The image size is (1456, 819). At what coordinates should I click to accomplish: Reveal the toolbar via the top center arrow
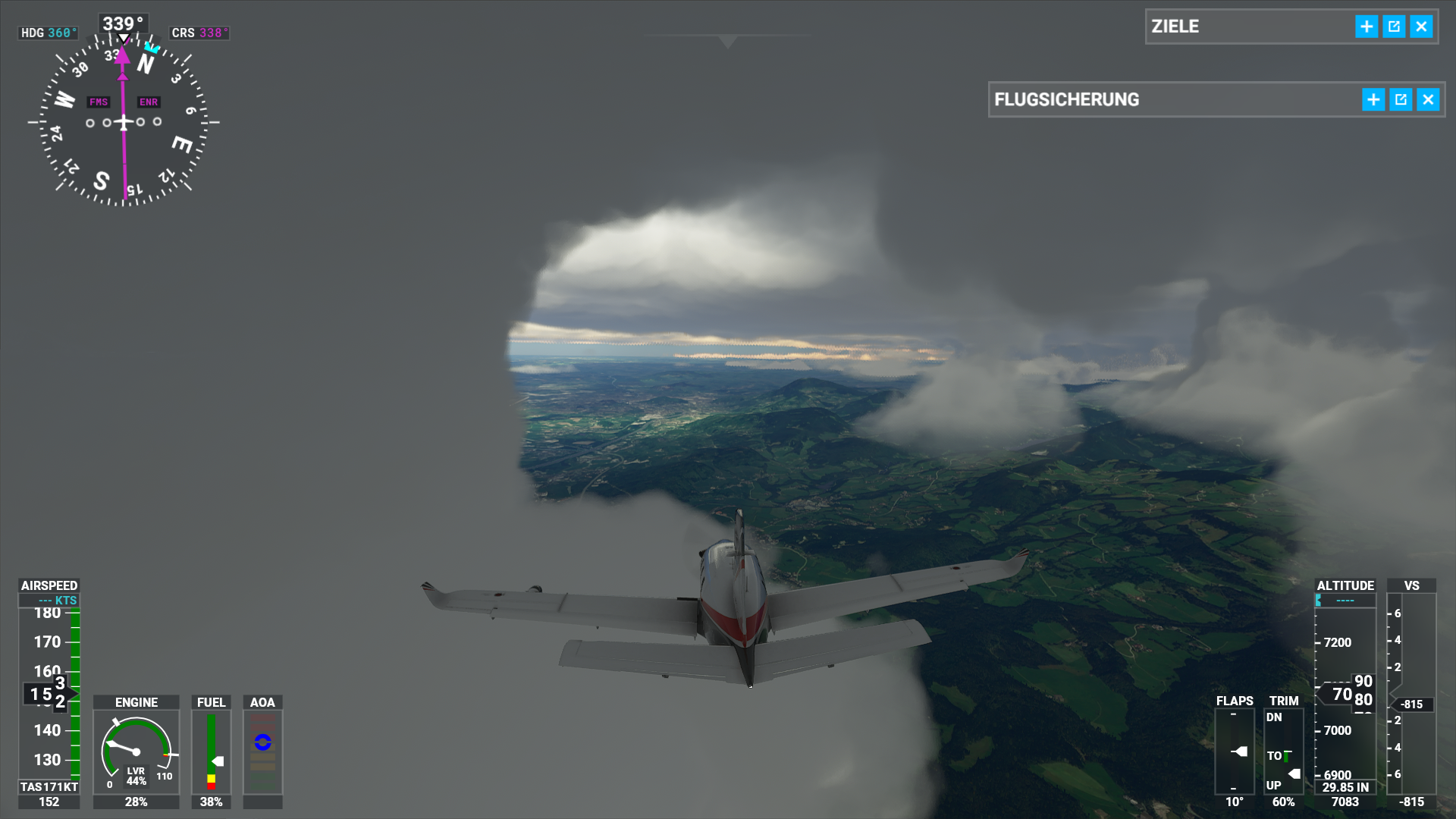(x=728, y=41)
